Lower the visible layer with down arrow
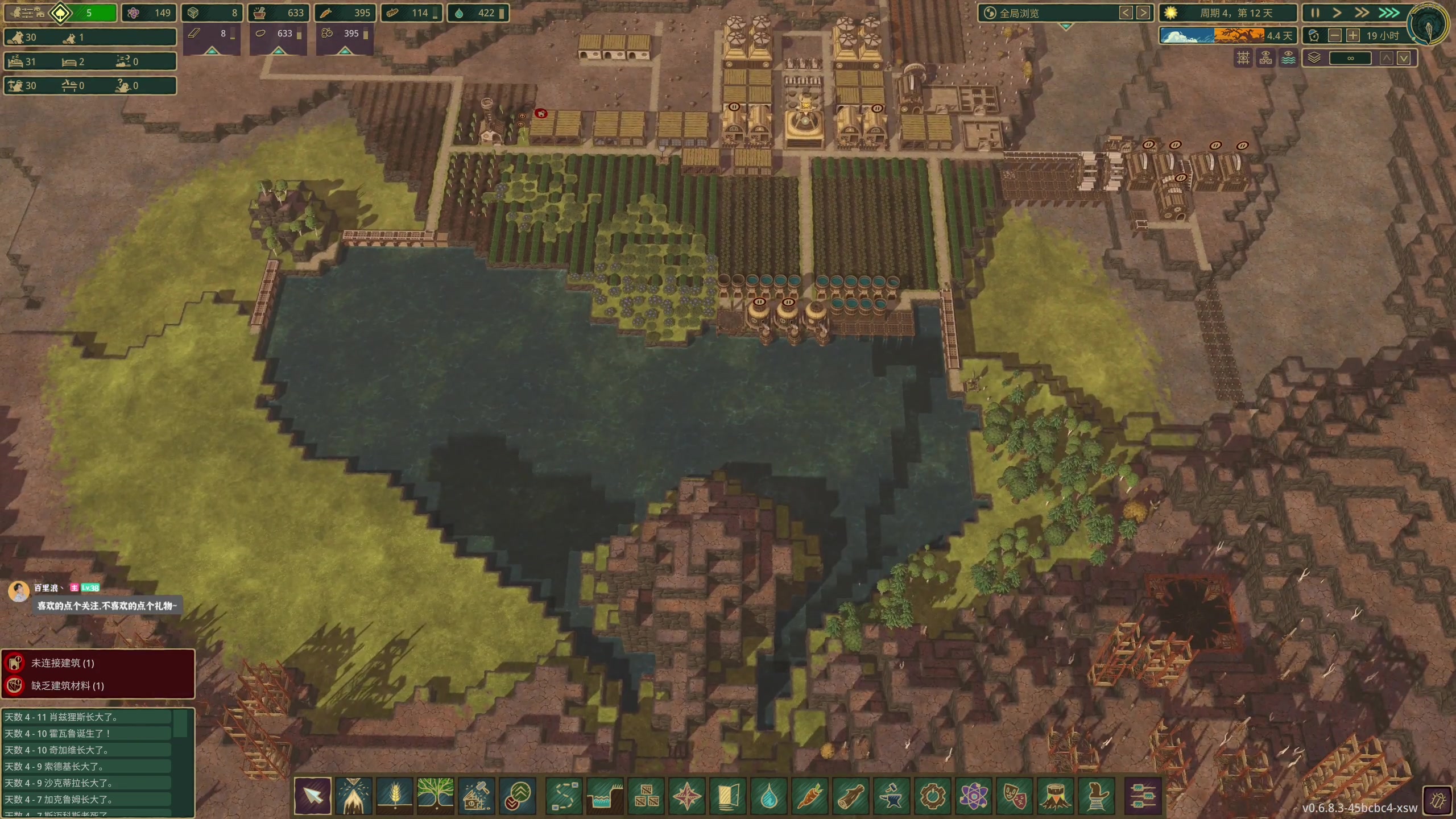Screen dimensions: 1456x819 coord(1404,58)
